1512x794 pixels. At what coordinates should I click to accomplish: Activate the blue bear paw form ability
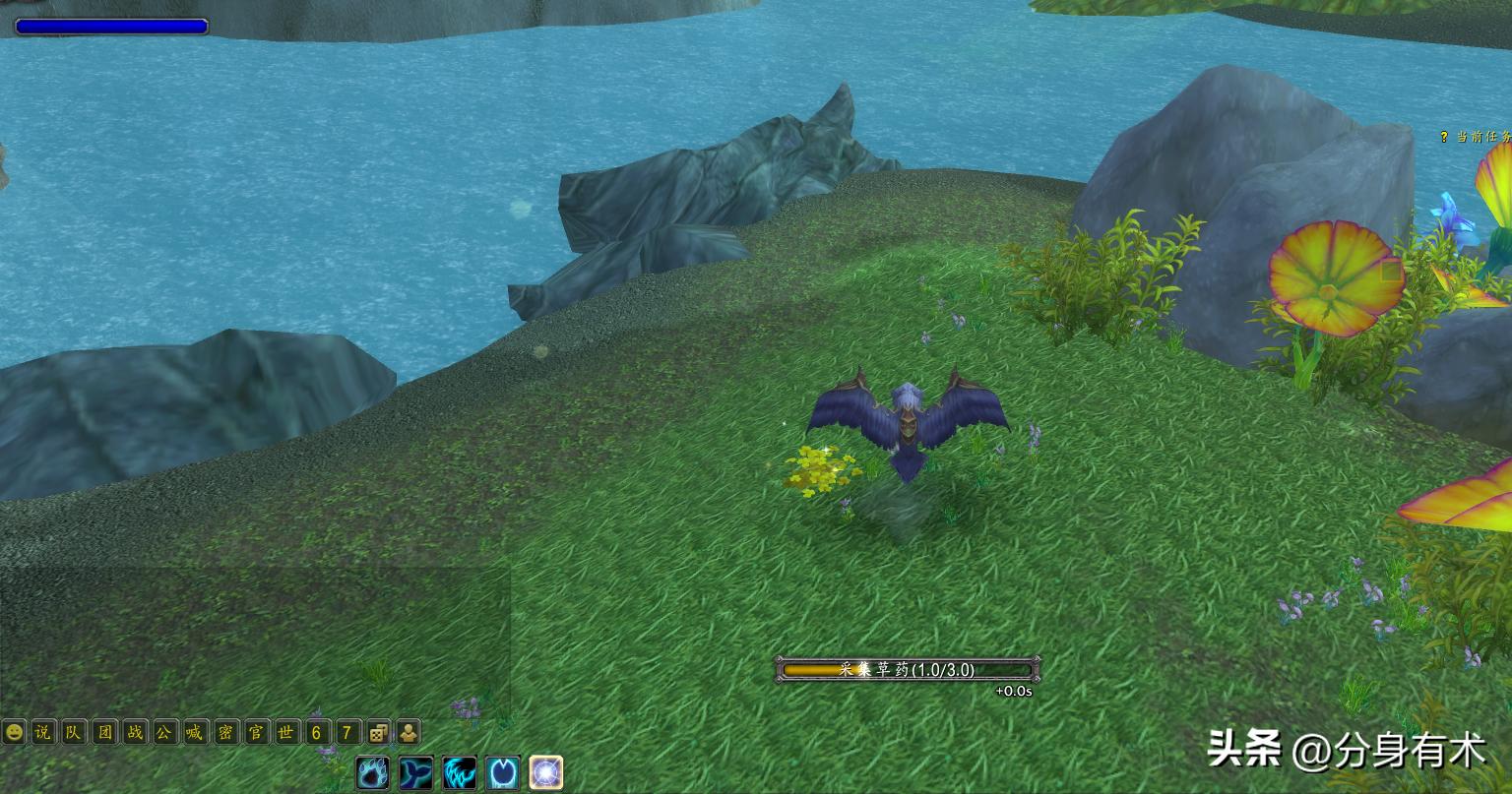tap(373, 772)
